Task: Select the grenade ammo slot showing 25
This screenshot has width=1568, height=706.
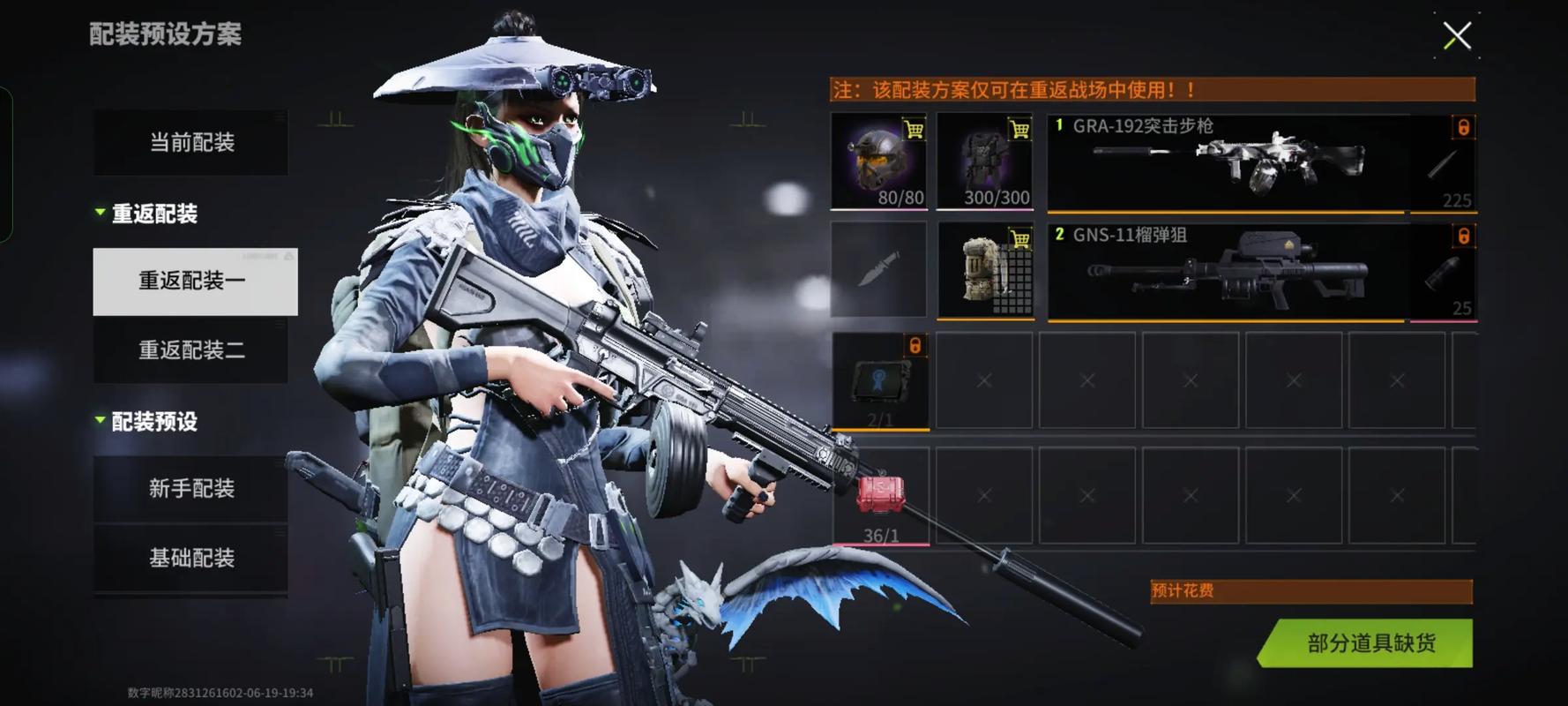Action: 1443,271
